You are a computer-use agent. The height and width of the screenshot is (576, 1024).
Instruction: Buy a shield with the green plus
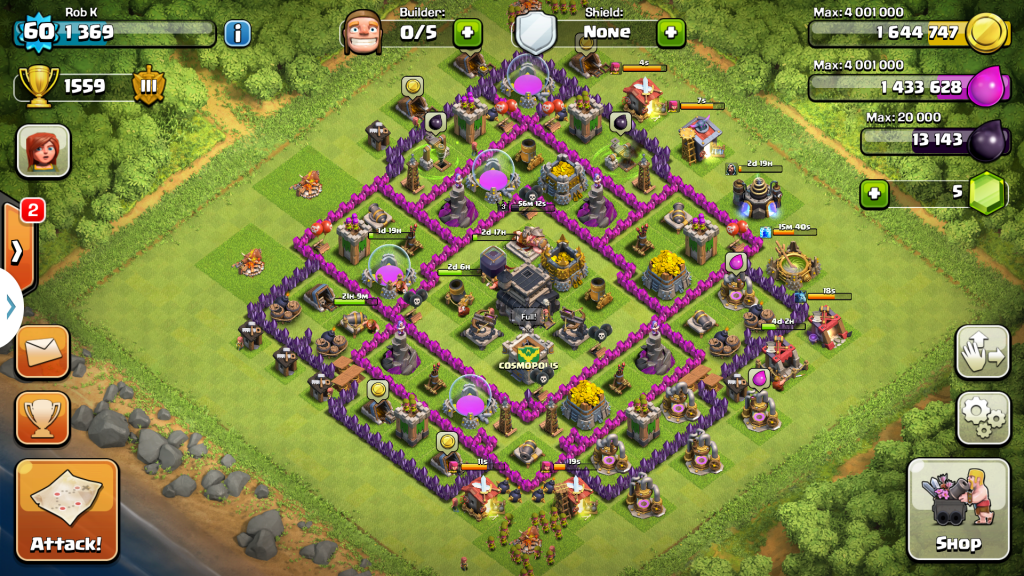tap(670, 32)
